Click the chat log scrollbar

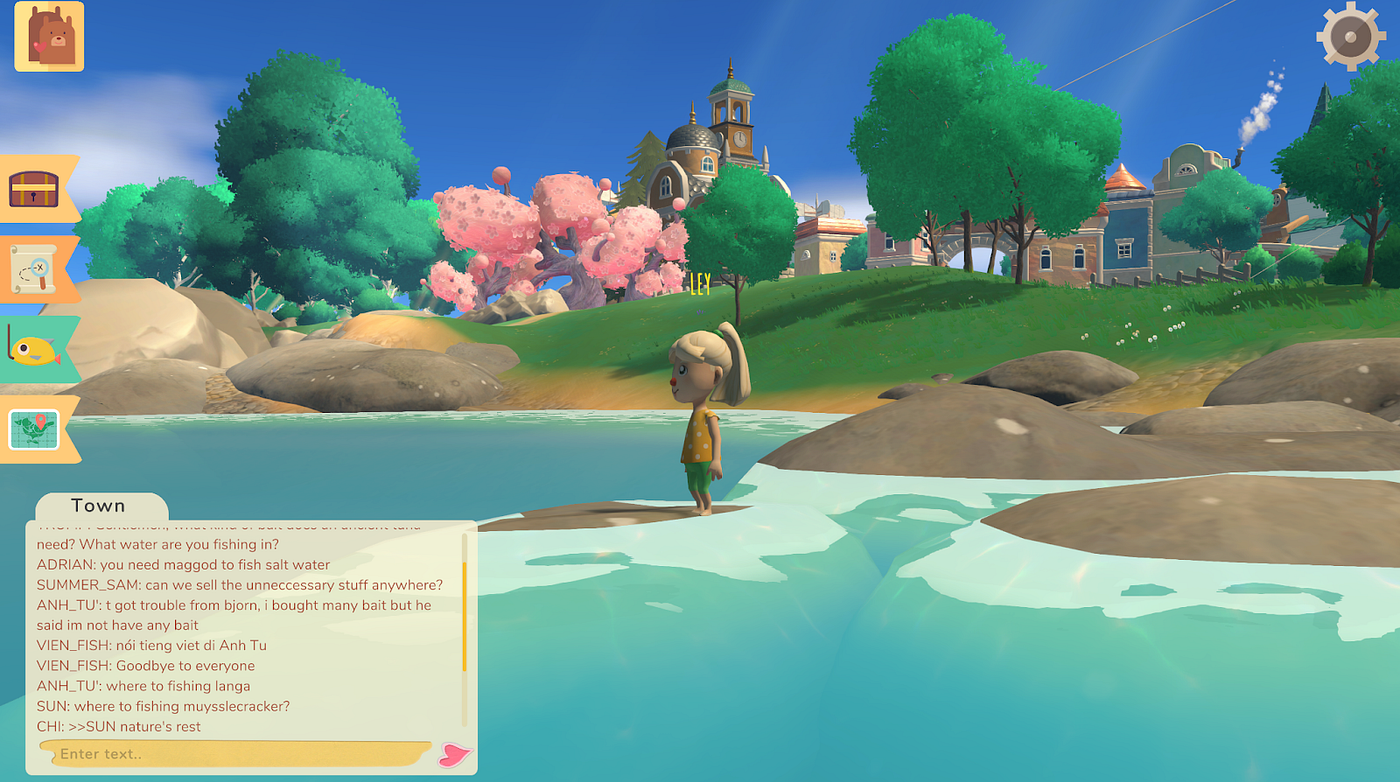[x=464, y=605]
